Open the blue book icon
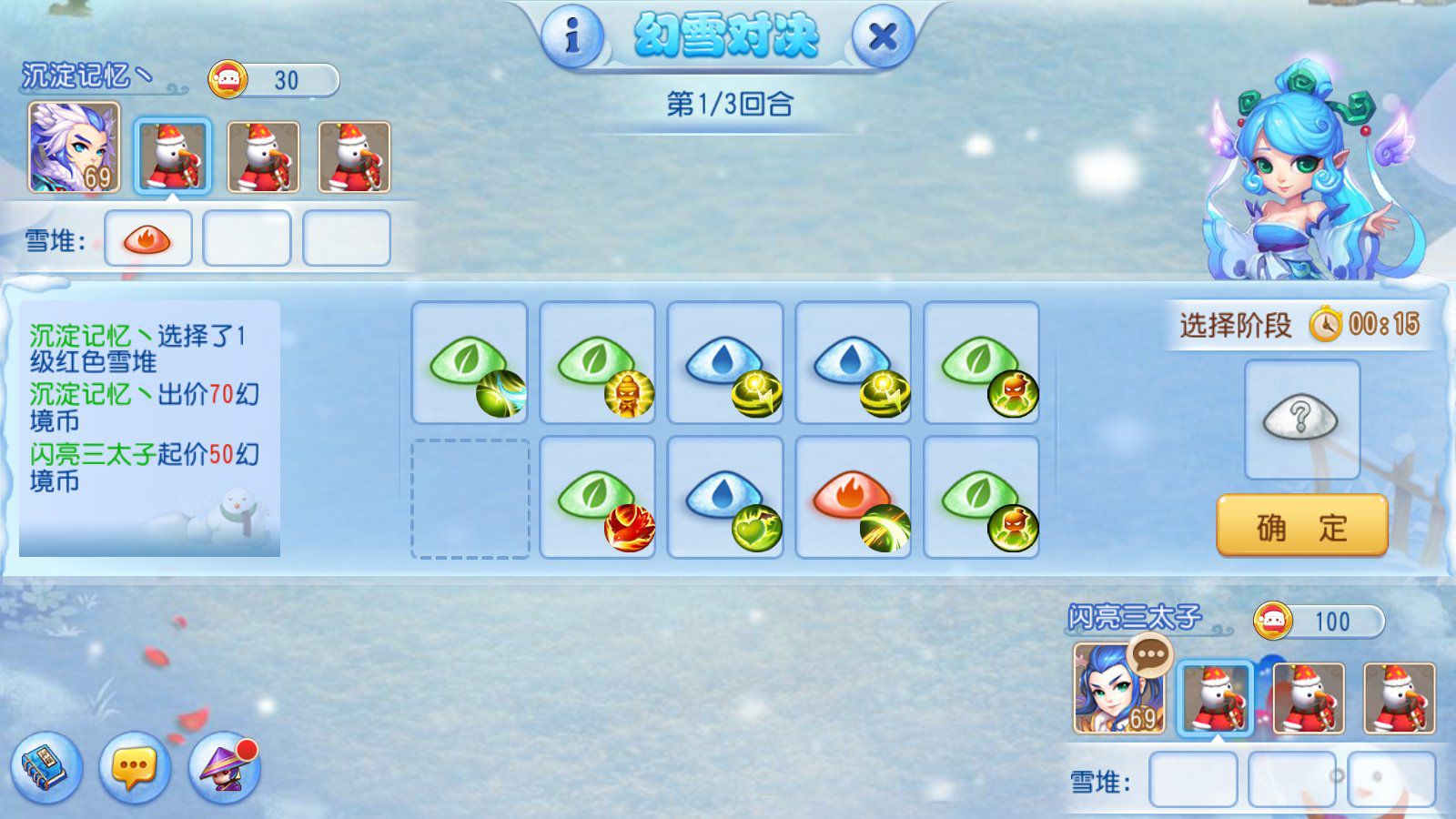 [46, 768]
